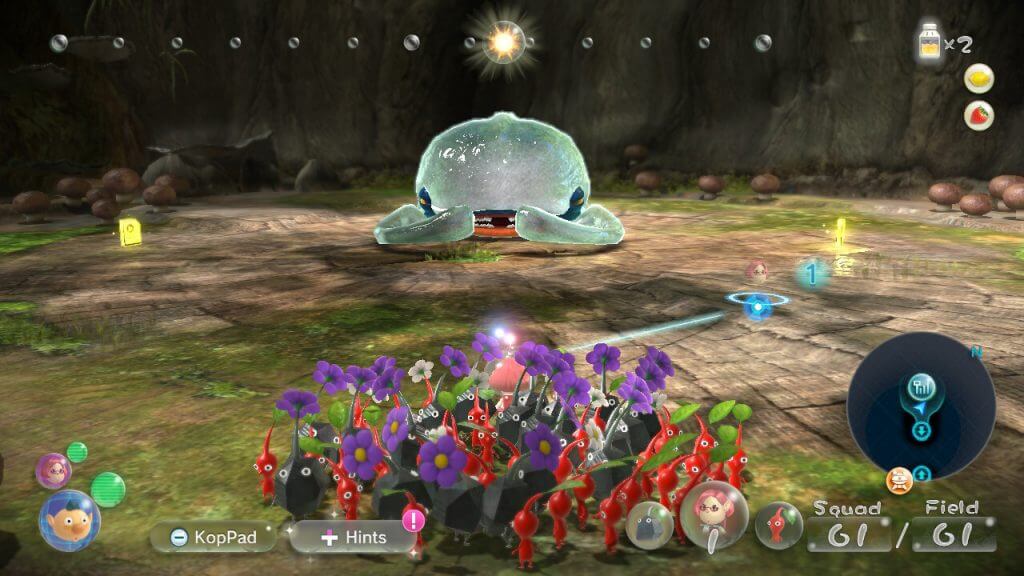1024x576 pixels.
Task: Choose the Red Pikmin bubble
Action: (778, 524)
